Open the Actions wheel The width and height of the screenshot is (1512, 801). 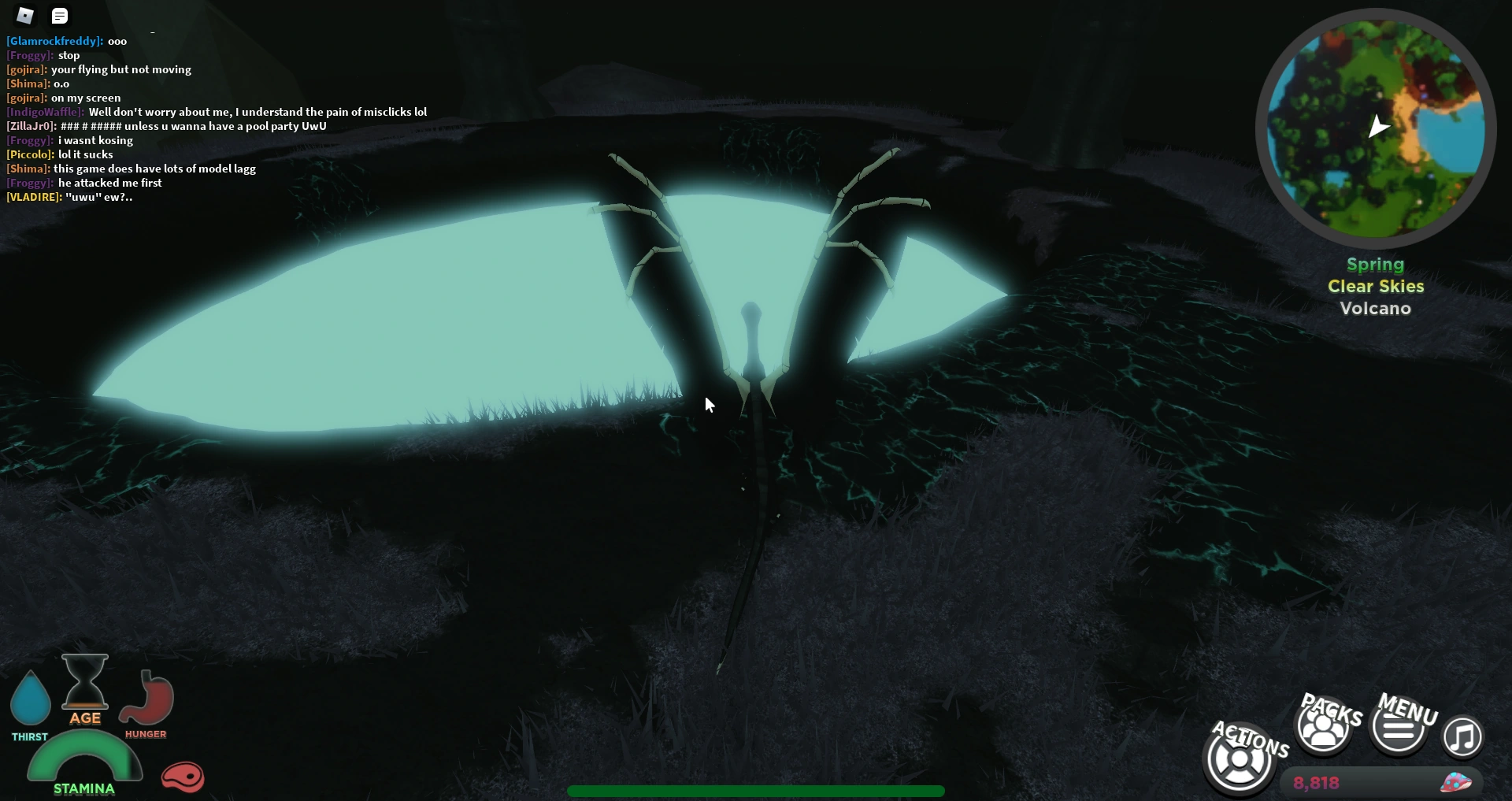[1239, 758]
